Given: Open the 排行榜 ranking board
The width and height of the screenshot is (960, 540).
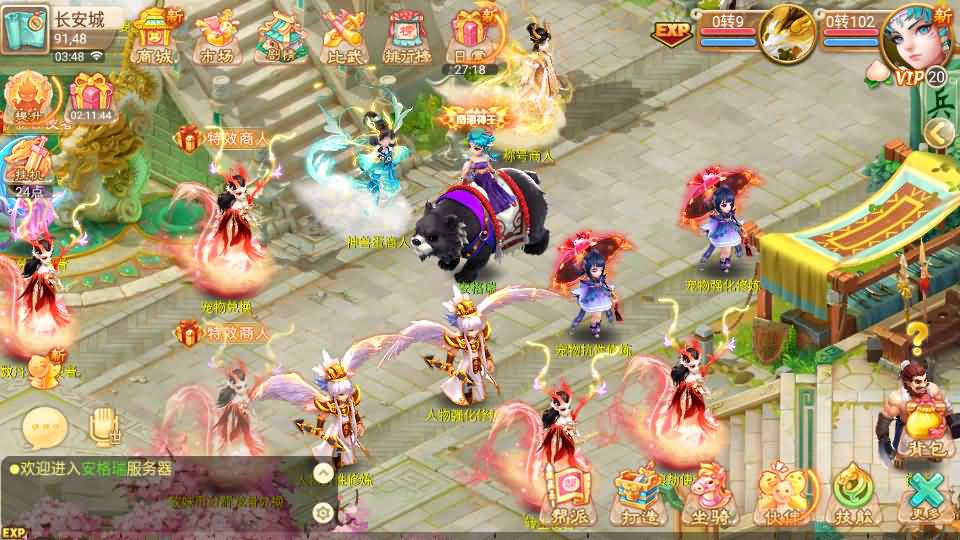Looking at the screenshot, I should 406,38.
